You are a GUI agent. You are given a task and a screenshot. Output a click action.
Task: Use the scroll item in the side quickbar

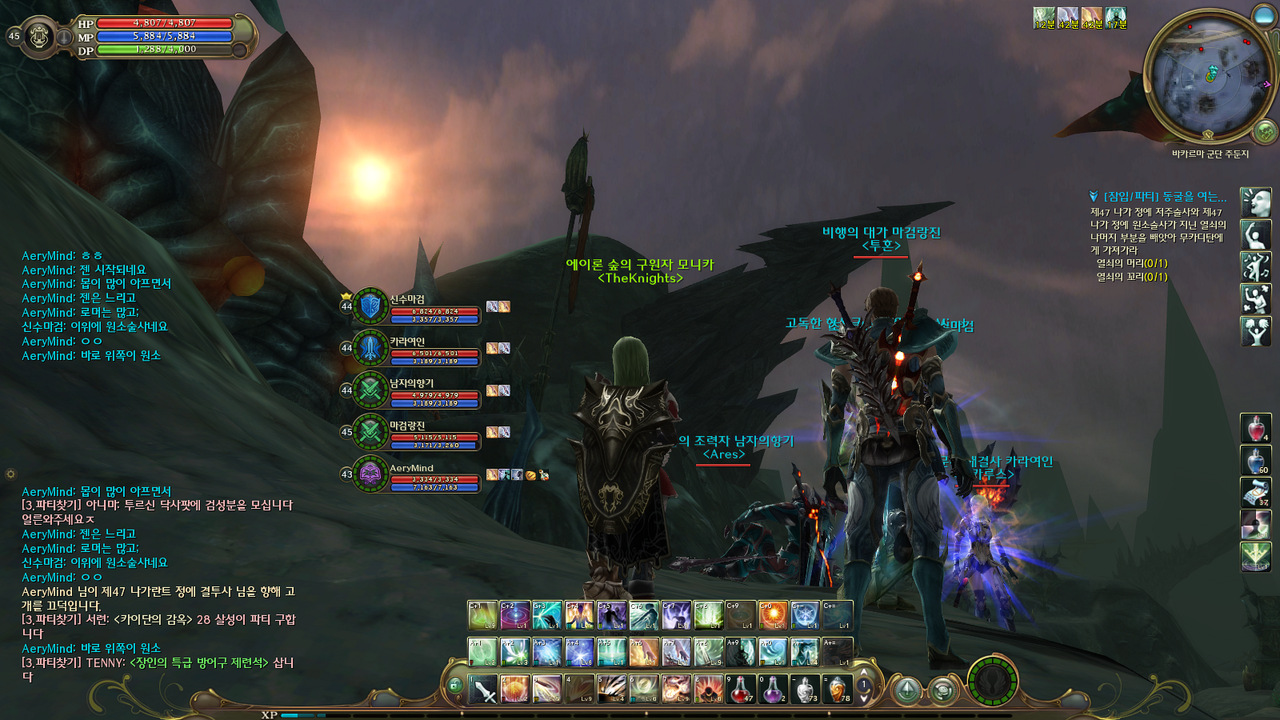click(1256, 492)
